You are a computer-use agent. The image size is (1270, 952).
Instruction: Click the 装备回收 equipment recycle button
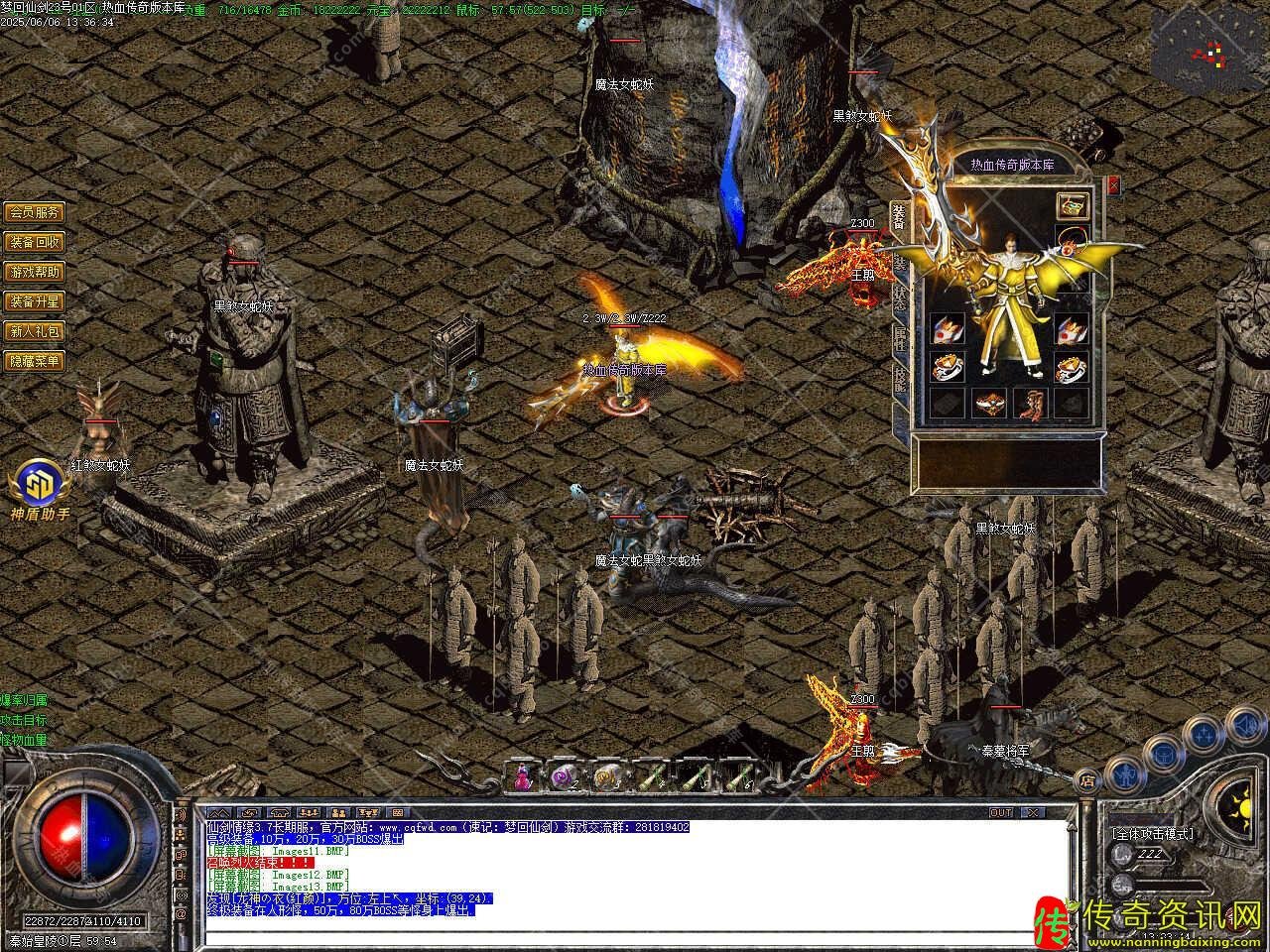(35, 242)
